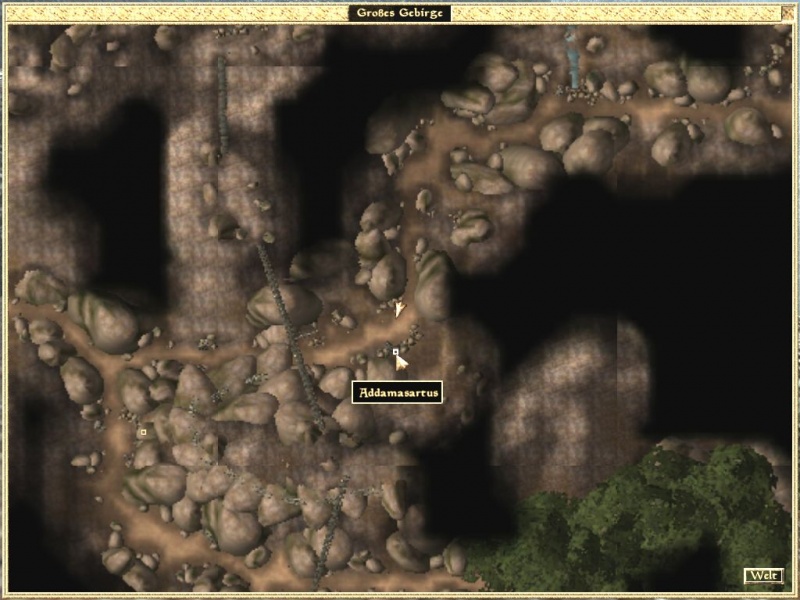The height and width of the screenshot is (600, 800).
Task: Select the yellow square marker on the map
Action: coord(143,432)
